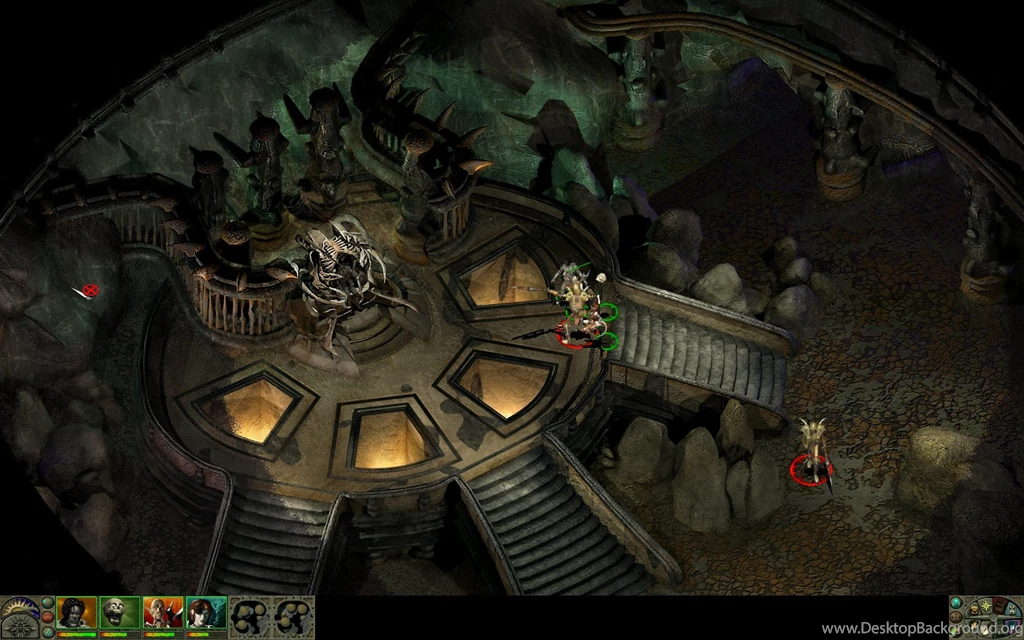Click the teal orb on the right panel
Screen dimensions: 1024x640
pos(956,602)
